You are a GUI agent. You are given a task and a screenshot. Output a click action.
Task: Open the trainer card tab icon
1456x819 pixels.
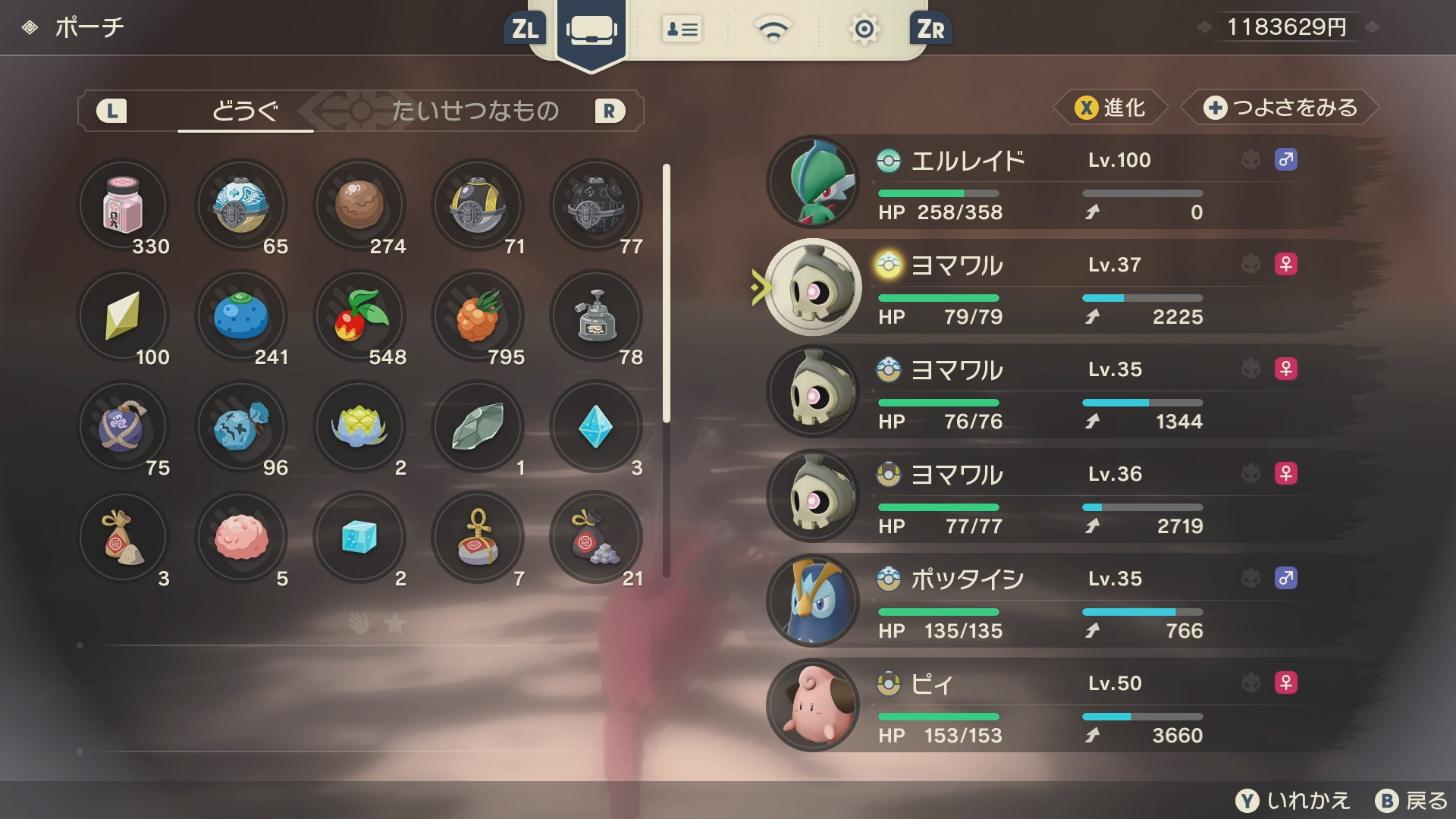tap(682, 30)
